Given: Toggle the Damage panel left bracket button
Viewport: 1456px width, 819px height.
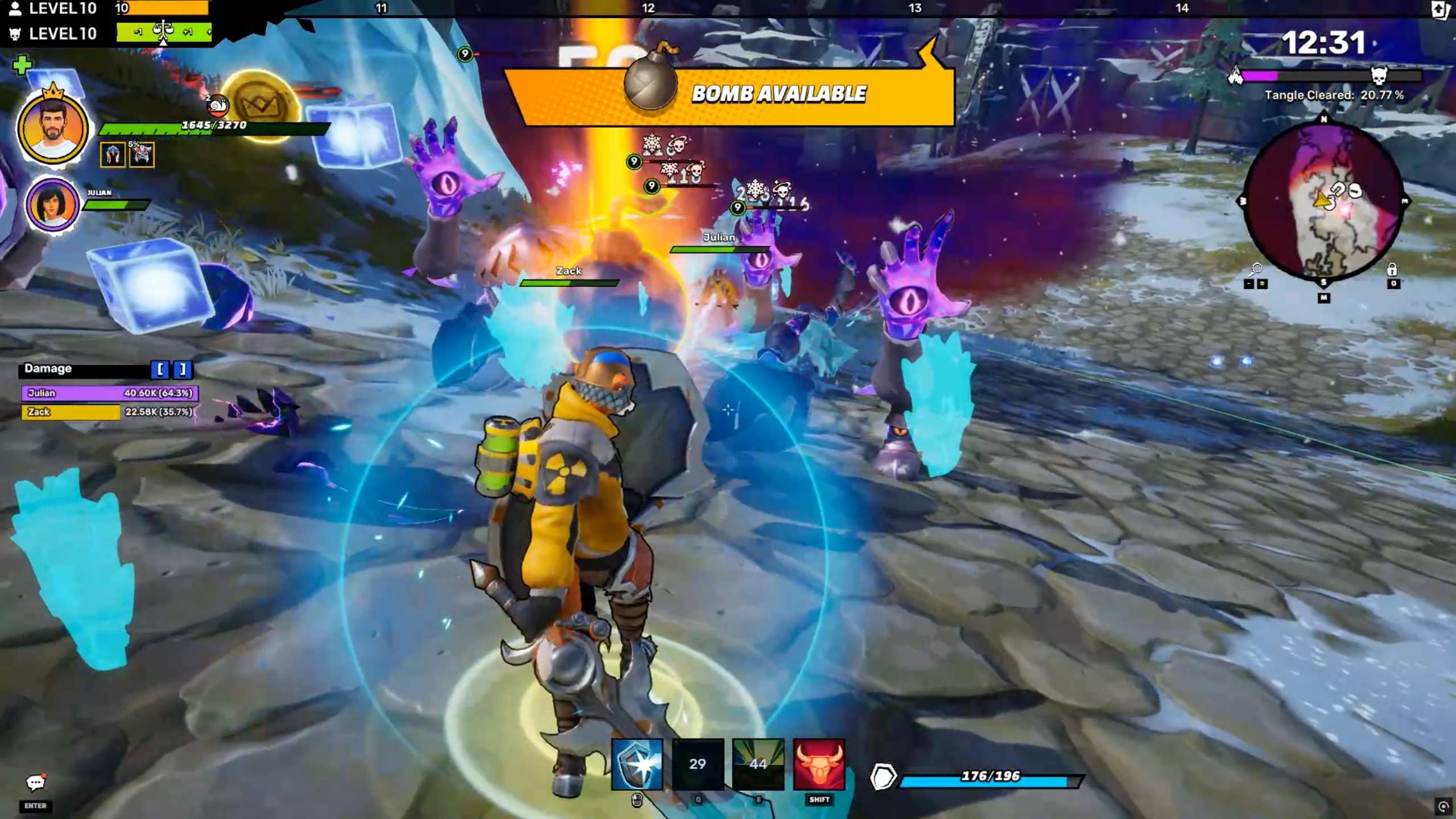Looking at the screenshot, I should click(x=160, y=369).
